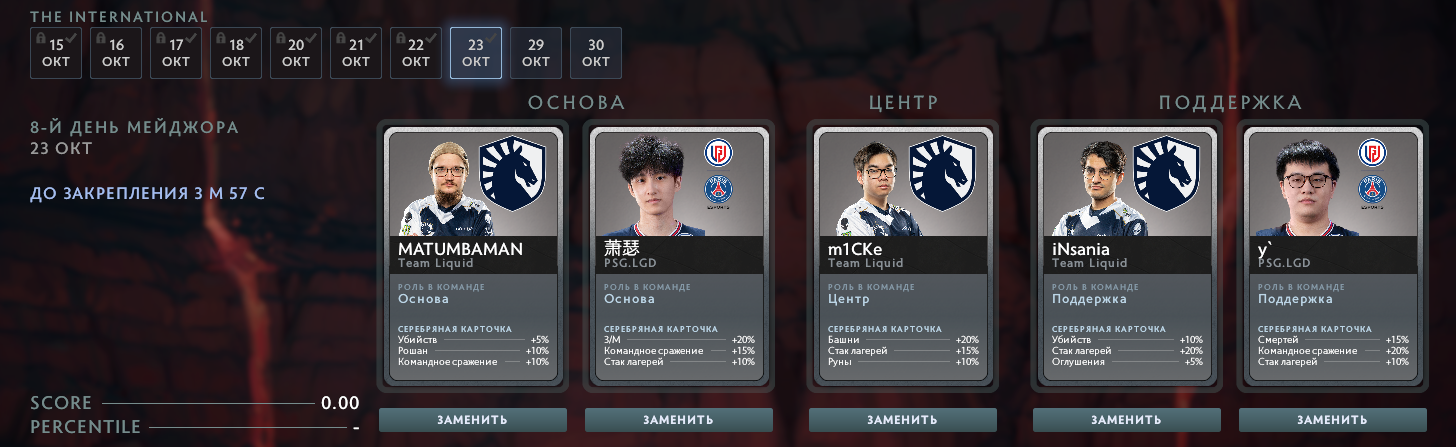This screenshot has height=447, width=1456.
Task: Choose the 18 ОКТ date tab
Action: [236, 53]
